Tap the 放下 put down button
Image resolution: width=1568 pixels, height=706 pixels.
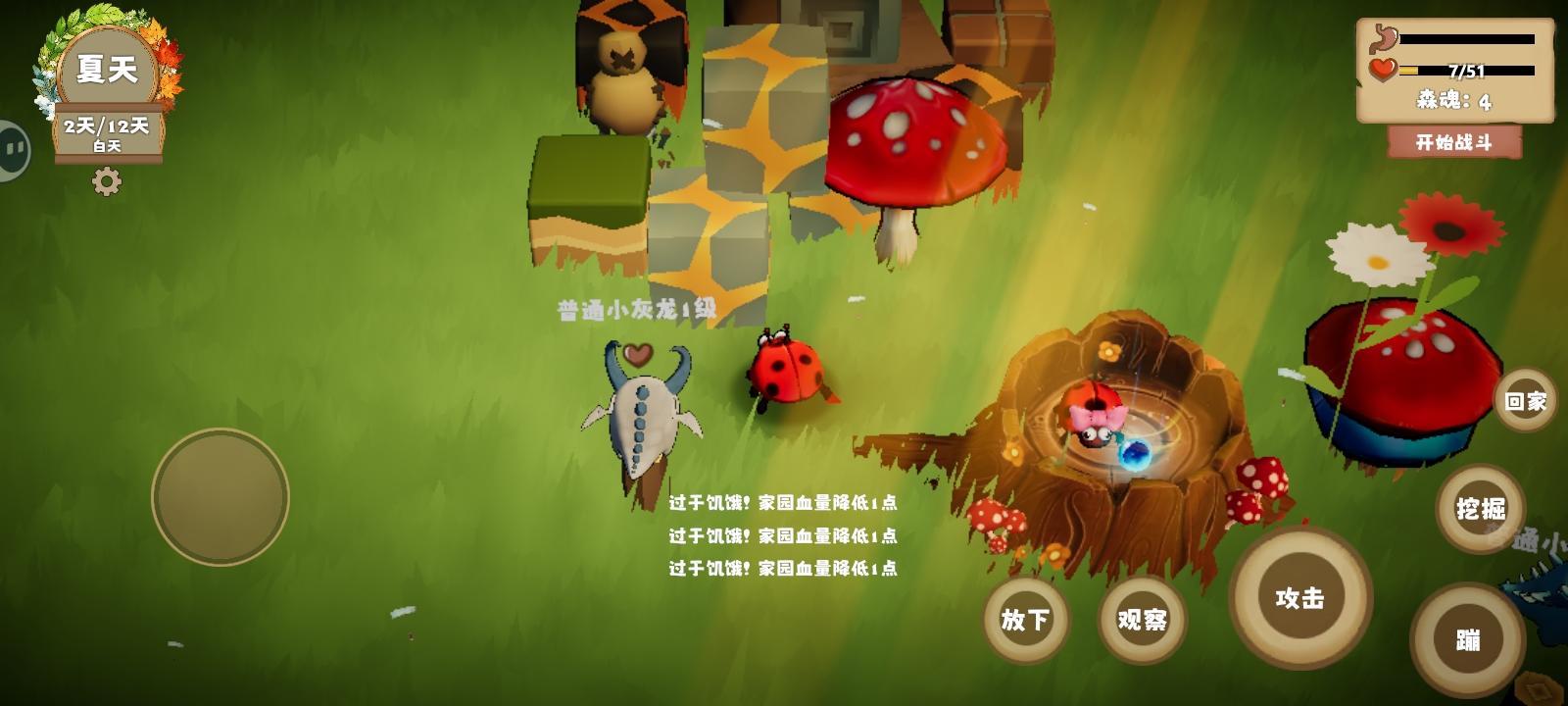[1025, 620]
